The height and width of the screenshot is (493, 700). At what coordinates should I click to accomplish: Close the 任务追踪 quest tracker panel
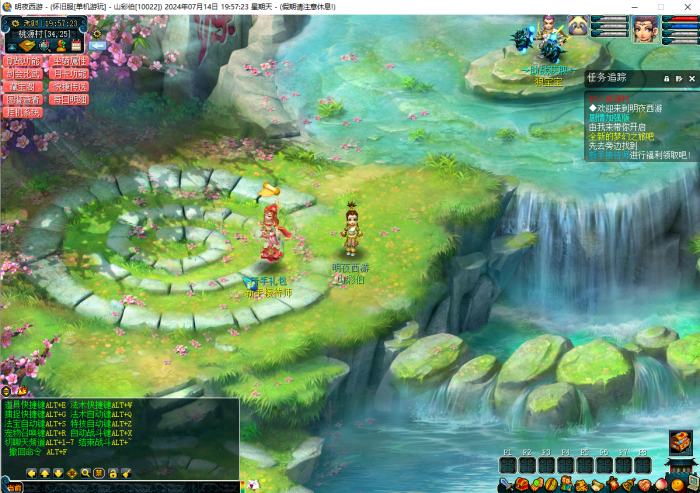689,77
